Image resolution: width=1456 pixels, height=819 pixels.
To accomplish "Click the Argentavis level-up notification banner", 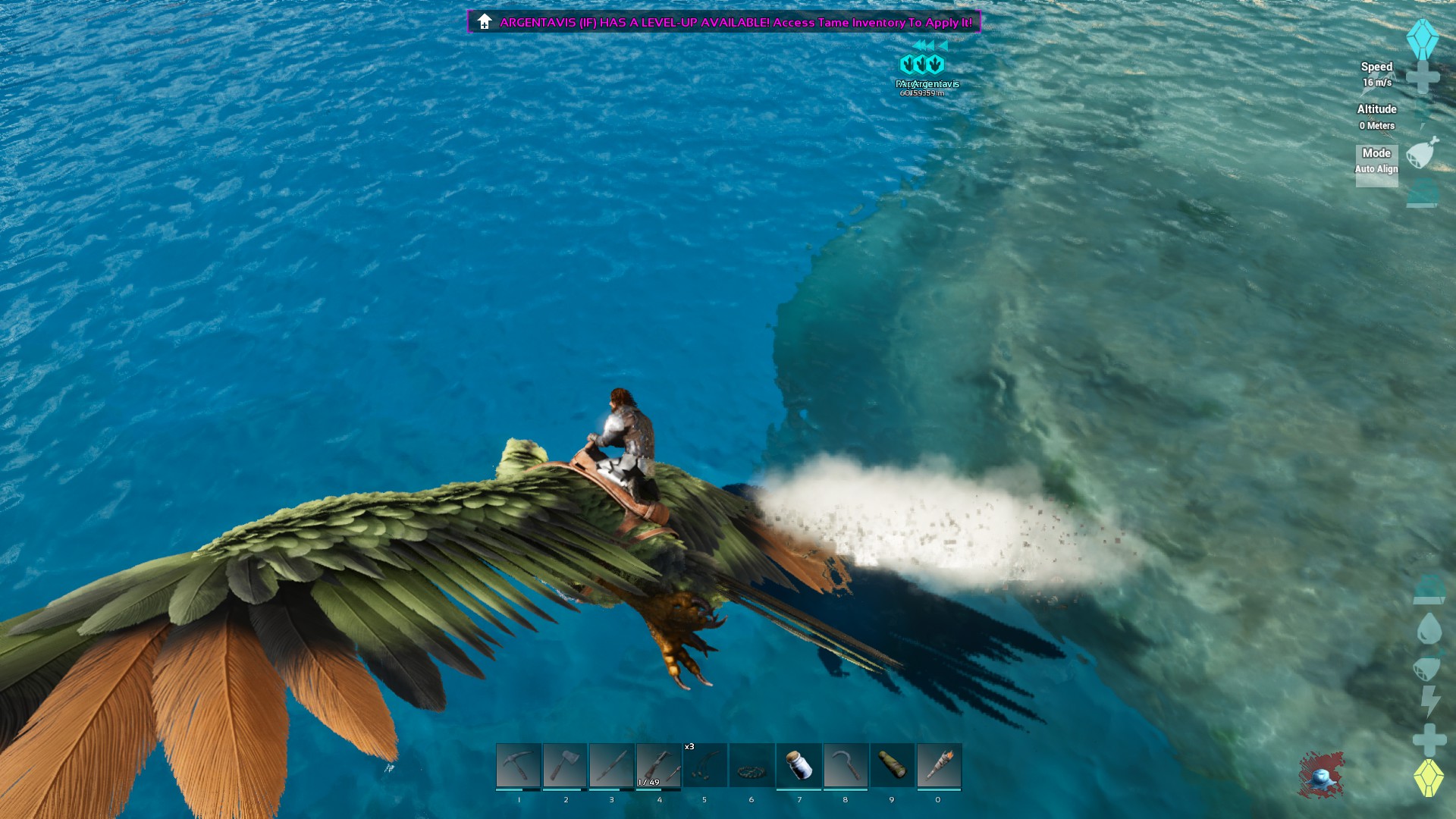I will coord(724,22).
